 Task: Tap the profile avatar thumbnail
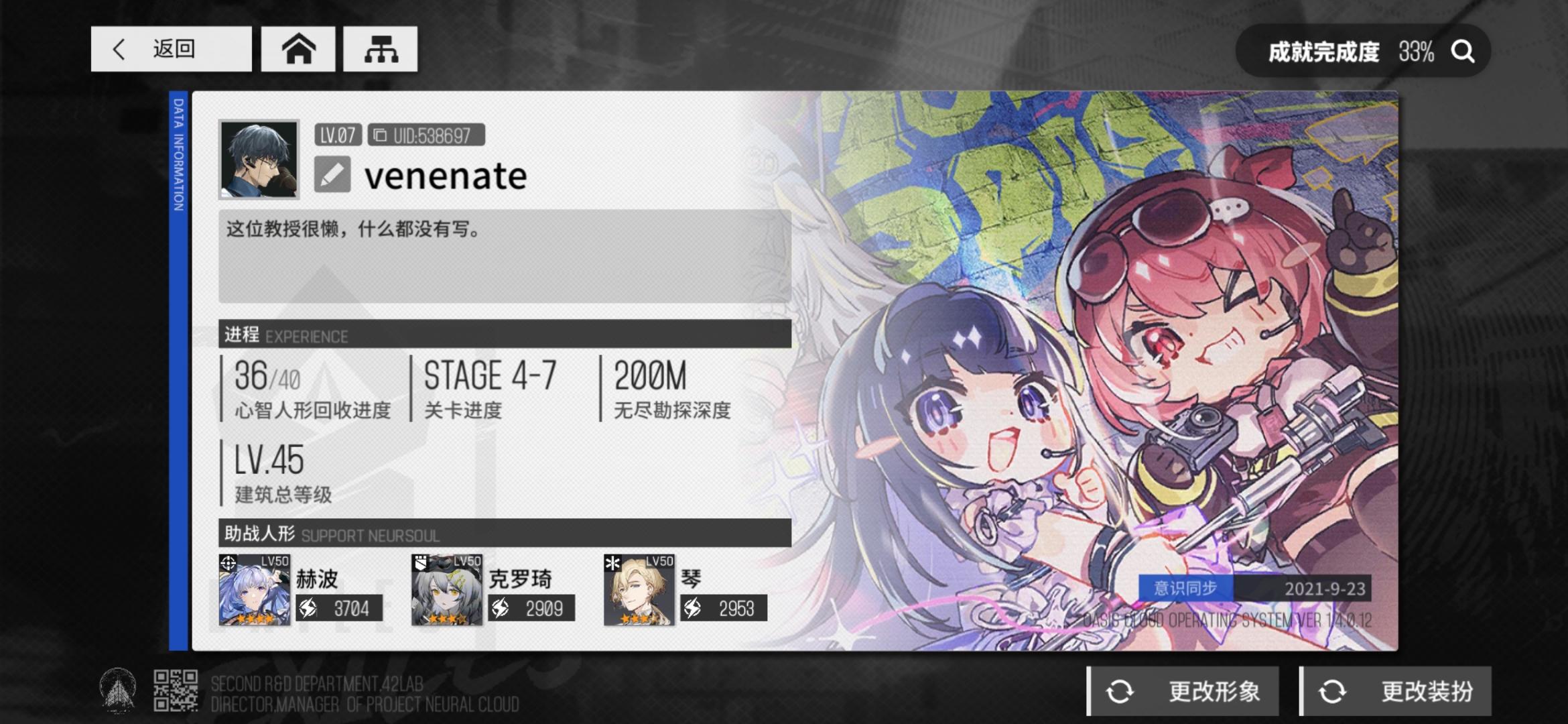click(260, 160)
